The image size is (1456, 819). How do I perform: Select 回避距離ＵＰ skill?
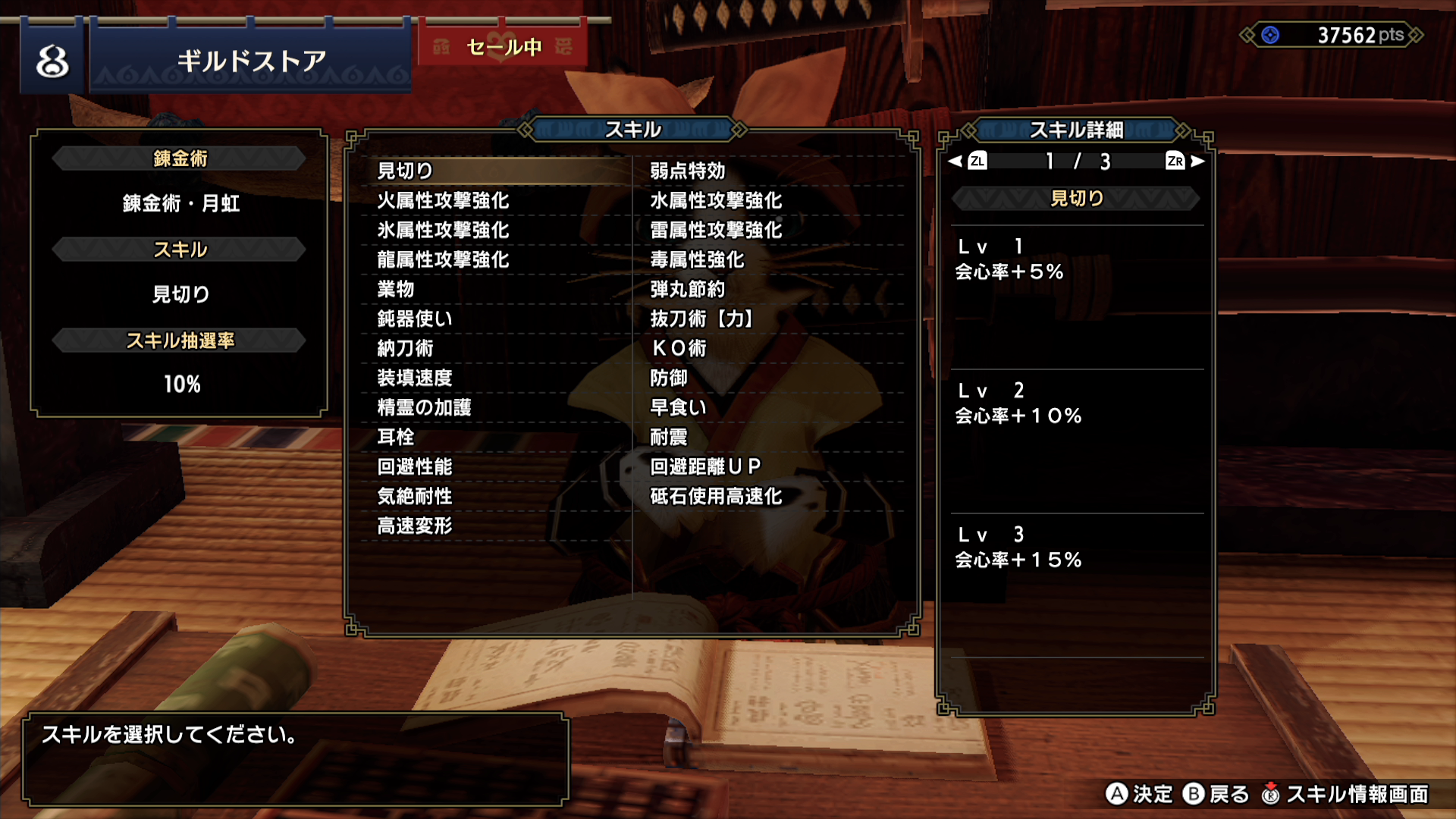705,466
